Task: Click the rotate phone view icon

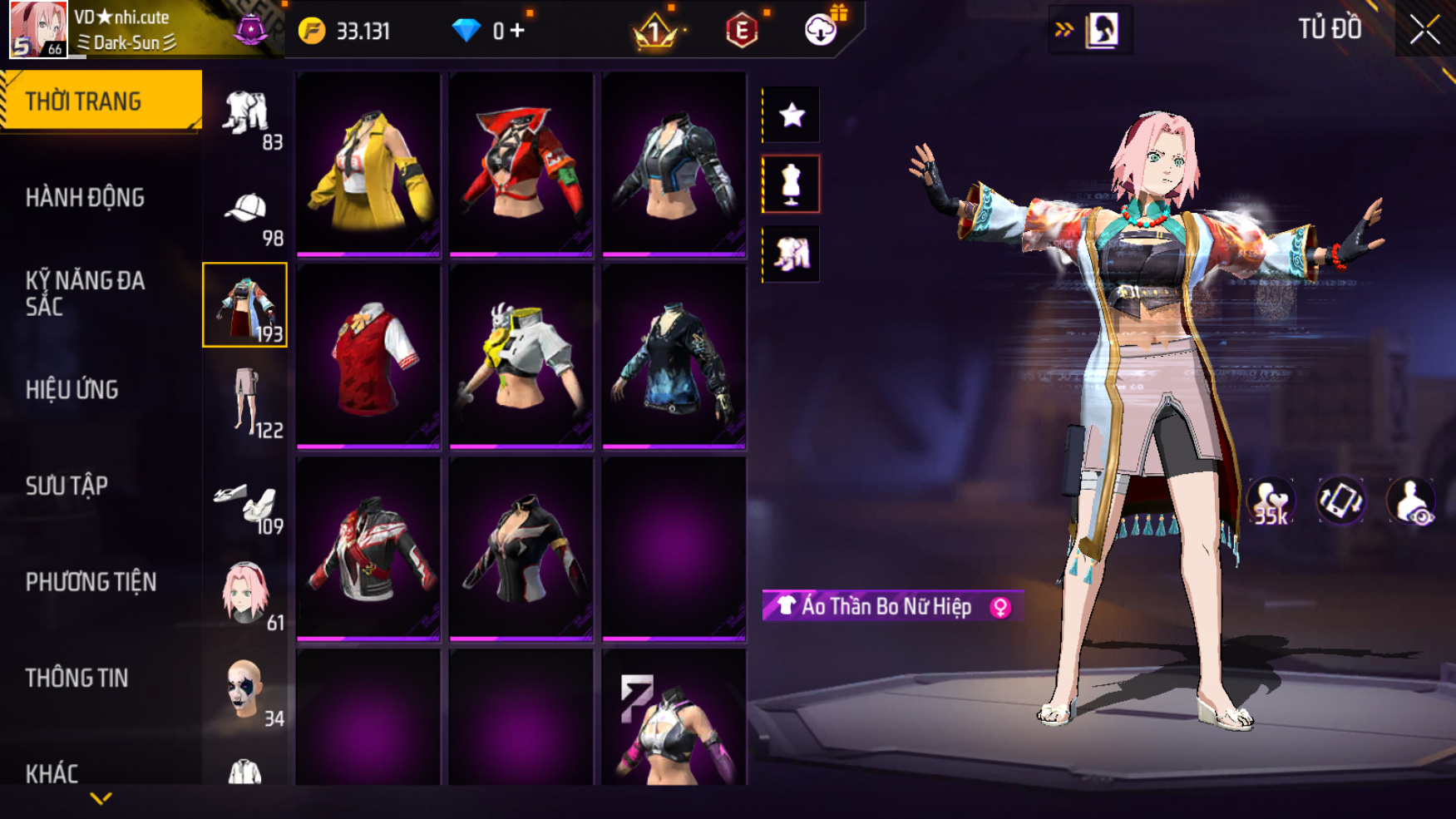Action: pos(1340,501)
